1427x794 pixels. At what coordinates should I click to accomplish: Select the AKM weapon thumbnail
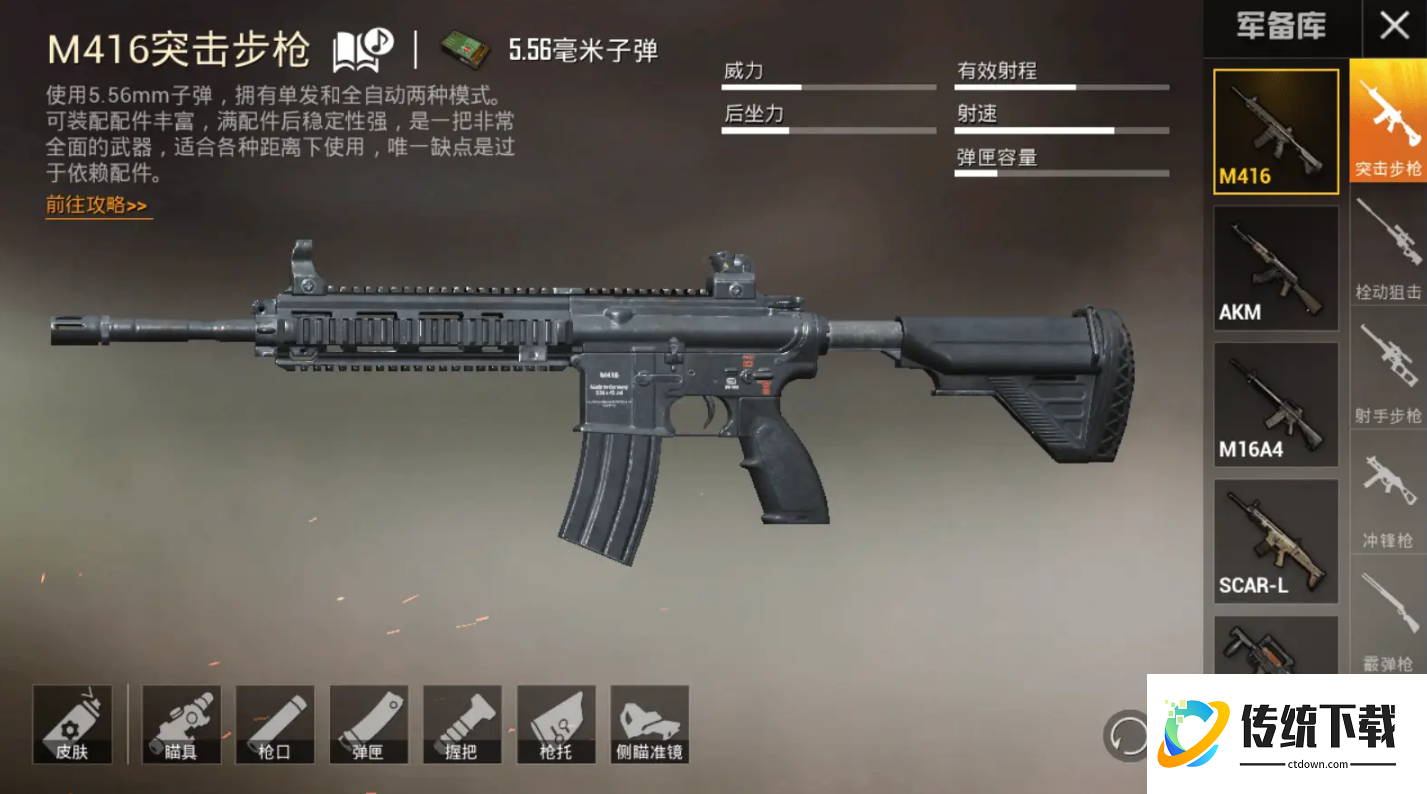[1275, 268]
